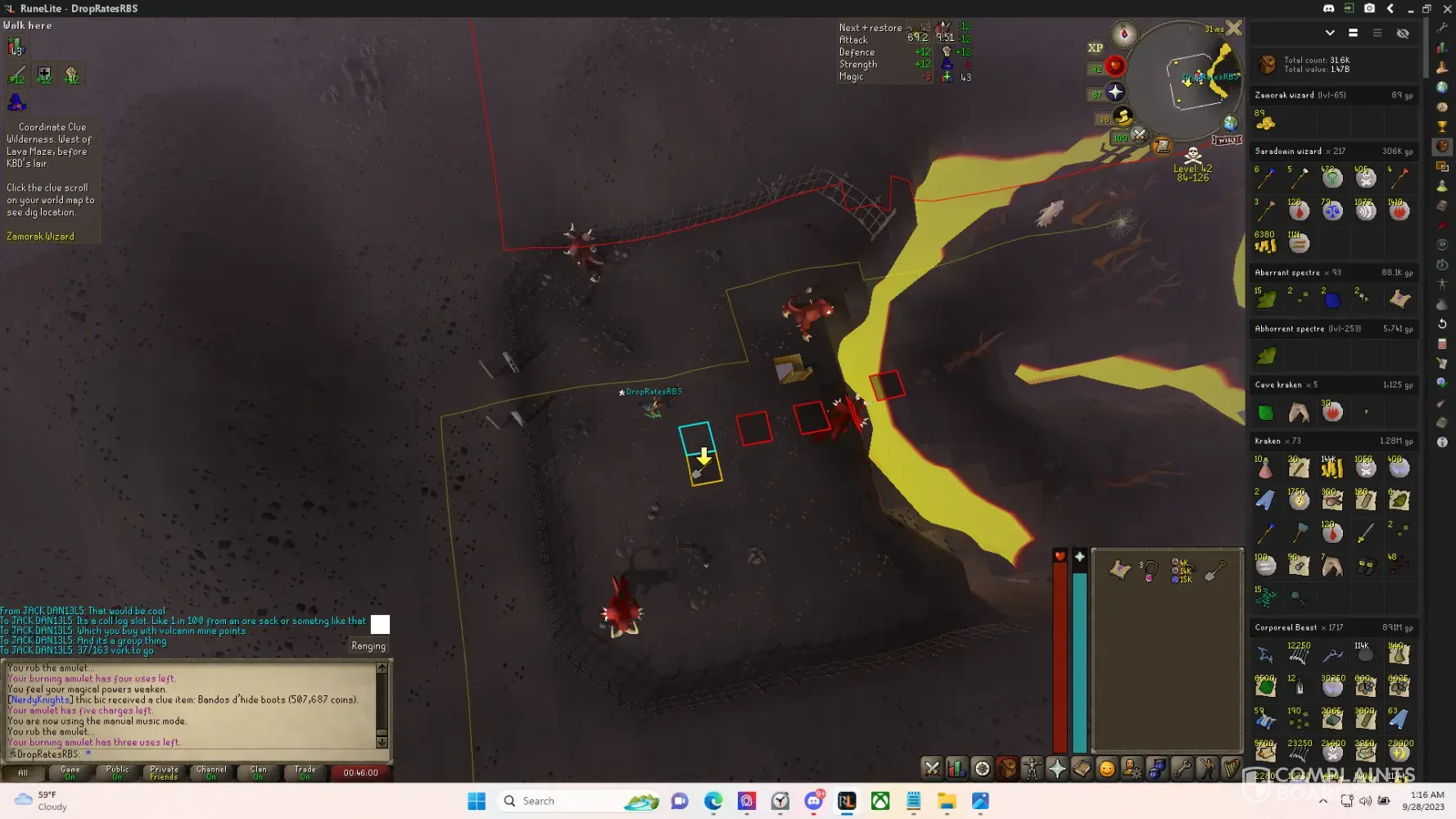Open the Prayer tab
The height and width of the screenshot is (819, 1456).
[x=1057, y=768]
